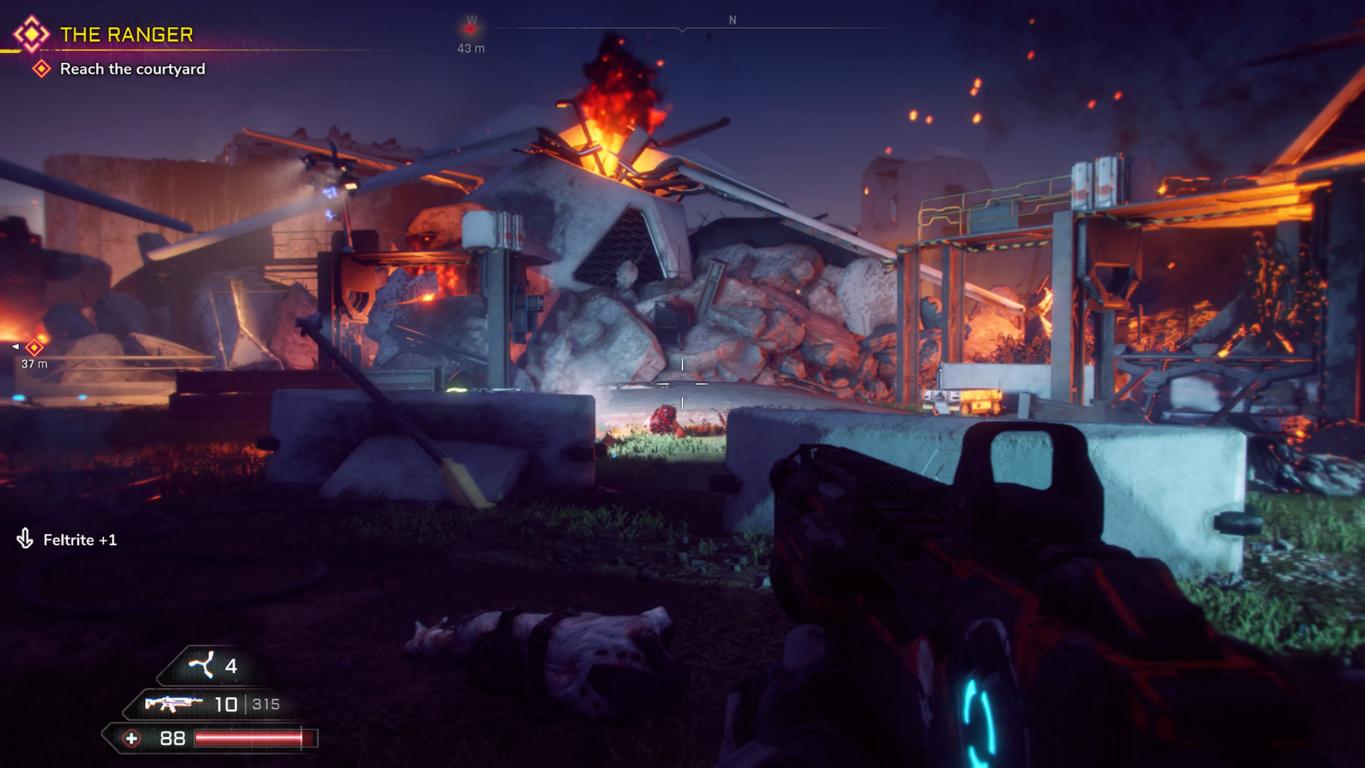1365x768 pixels.
Task: Select the wingstick icon
Action: point(202,665)
